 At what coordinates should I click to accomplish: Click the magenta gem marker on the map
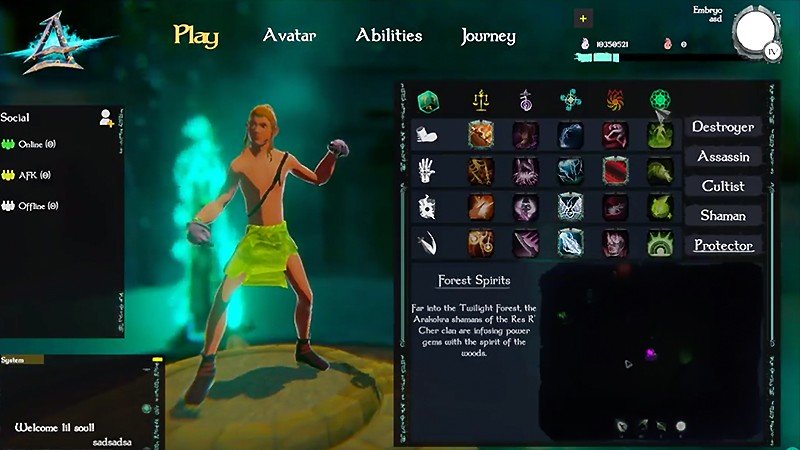click(x=648, y=354)
